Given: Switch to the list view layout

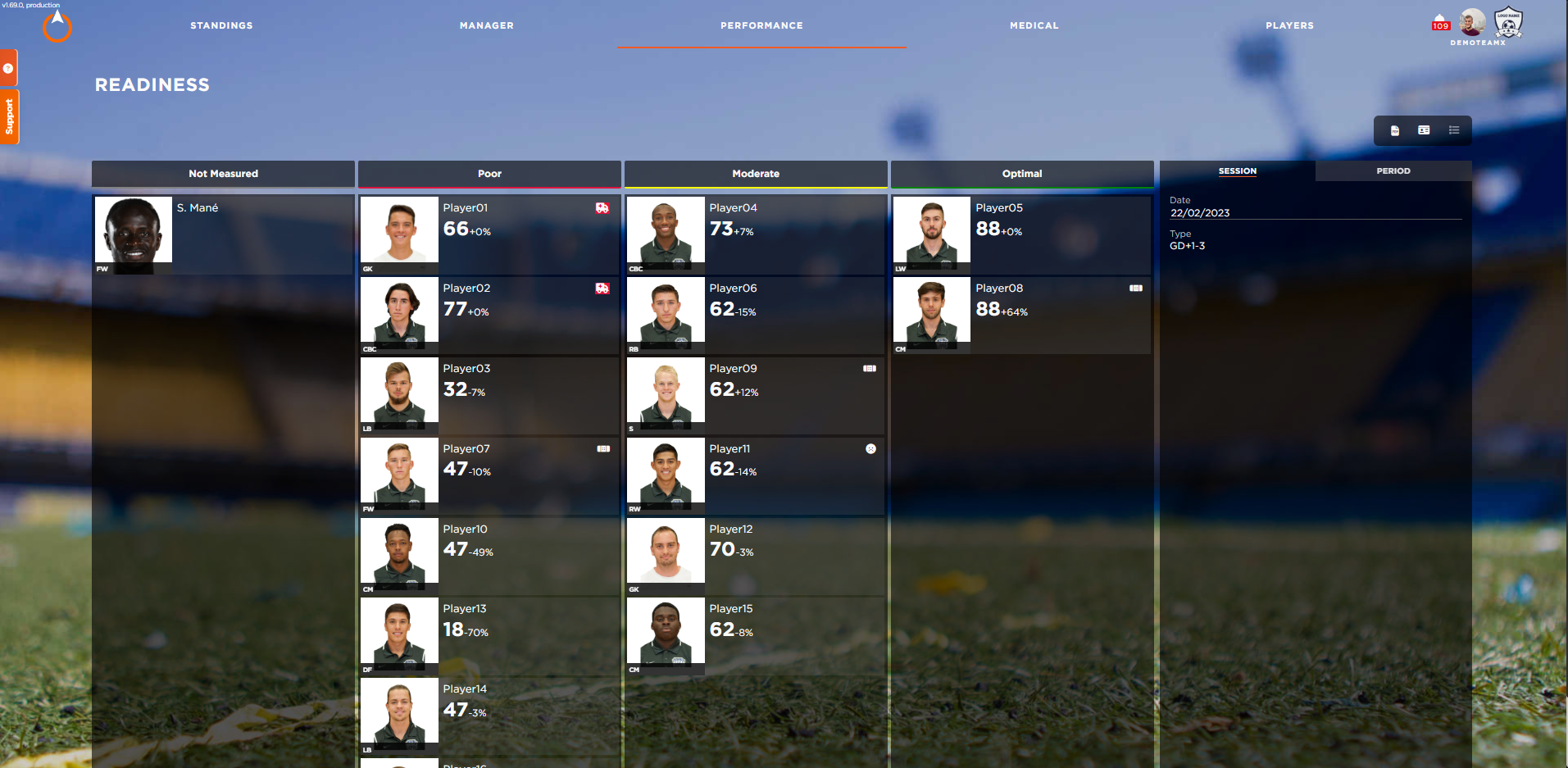Looking at the screenshot, I should tap(1454, 130).
